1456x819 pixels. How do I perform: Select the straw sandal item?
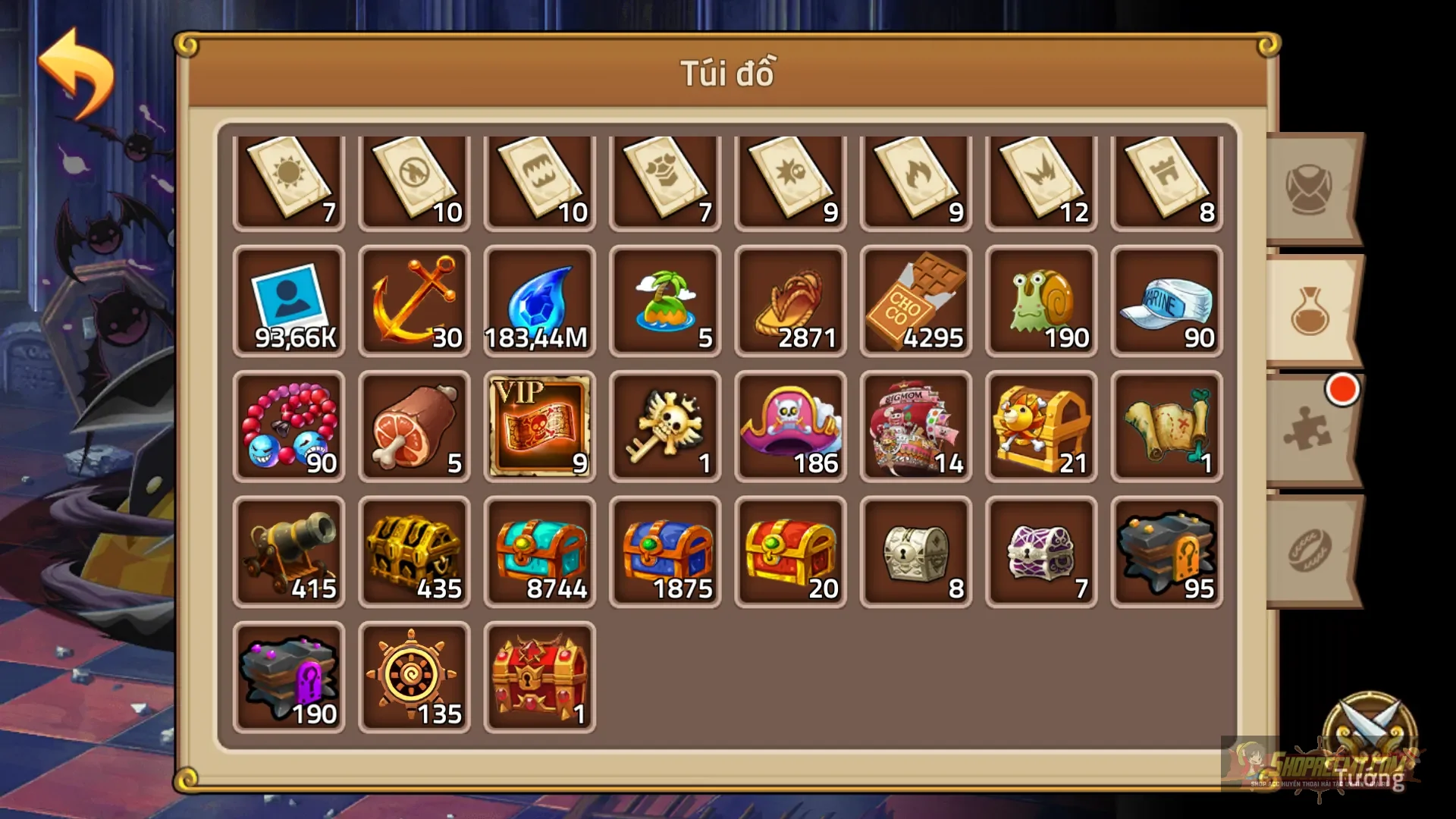(790, 302)
